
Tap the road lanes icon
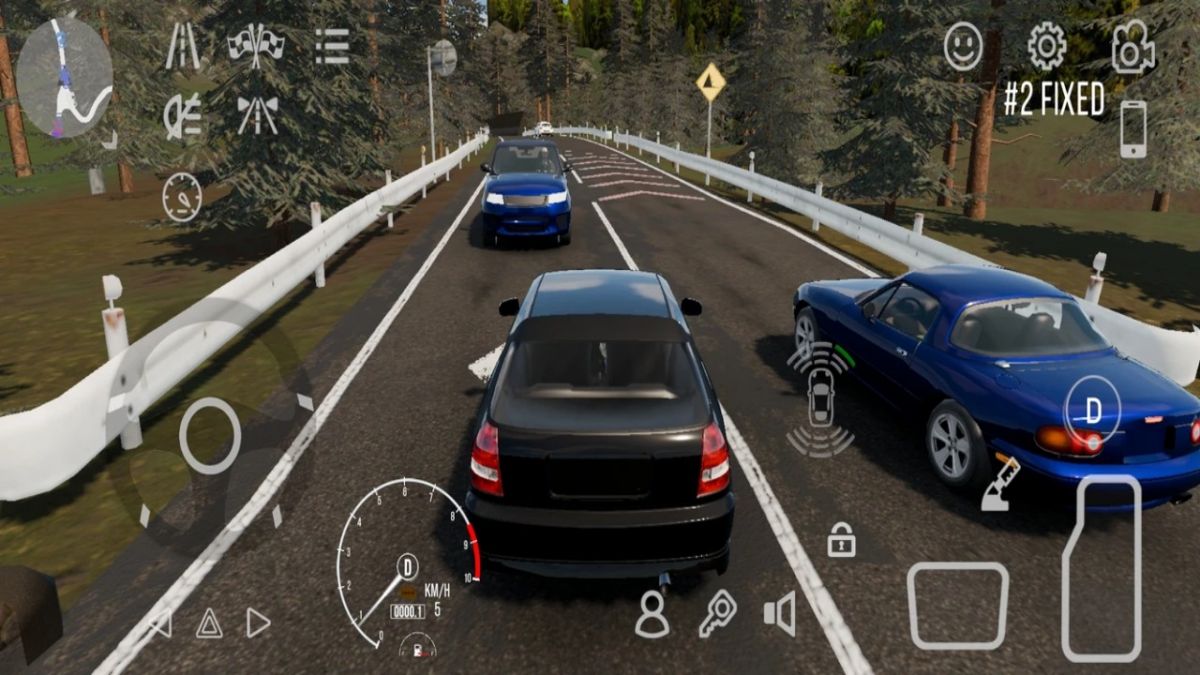click(x=182, y=46)
